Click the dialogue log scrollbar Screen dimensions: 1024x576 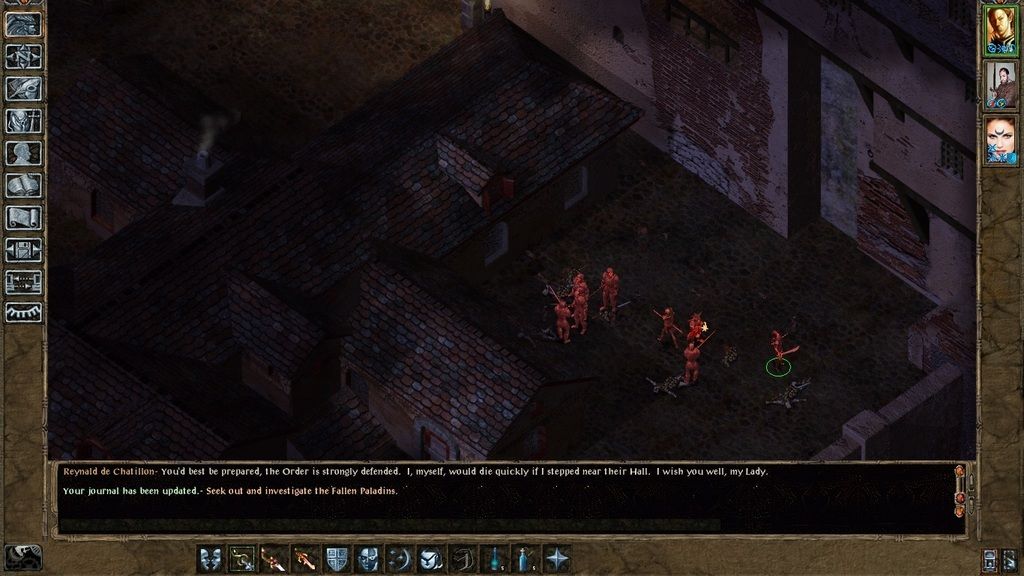[x=960, y=497]
